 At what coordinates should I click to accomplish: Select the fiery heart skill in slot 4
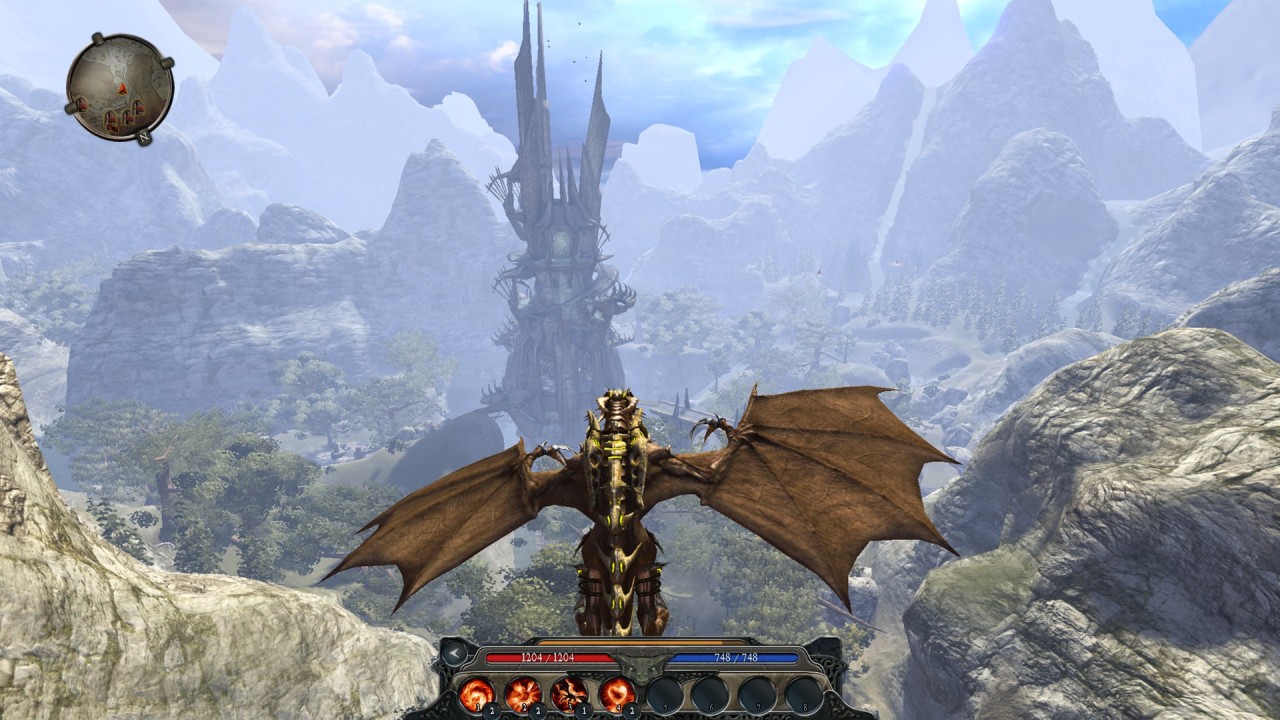pyautogui.click(x=617, y=692)
